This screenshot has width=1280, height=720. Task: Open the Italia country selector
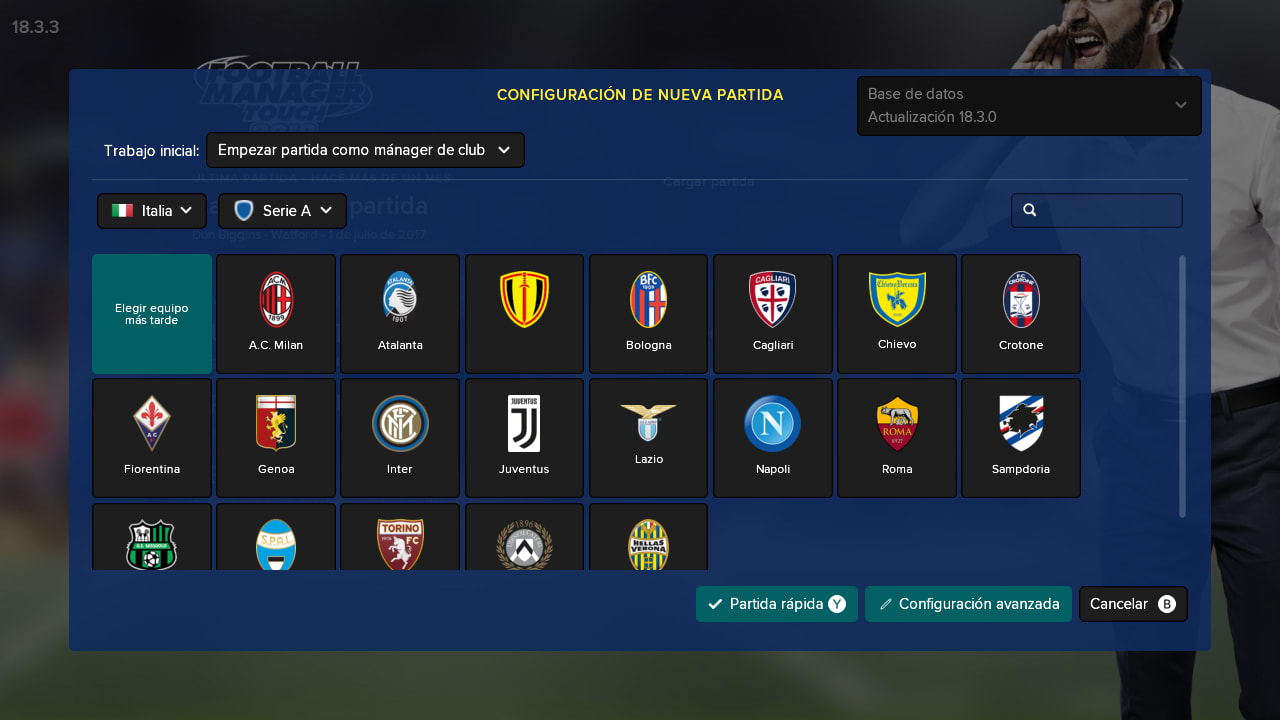point(151,210)
